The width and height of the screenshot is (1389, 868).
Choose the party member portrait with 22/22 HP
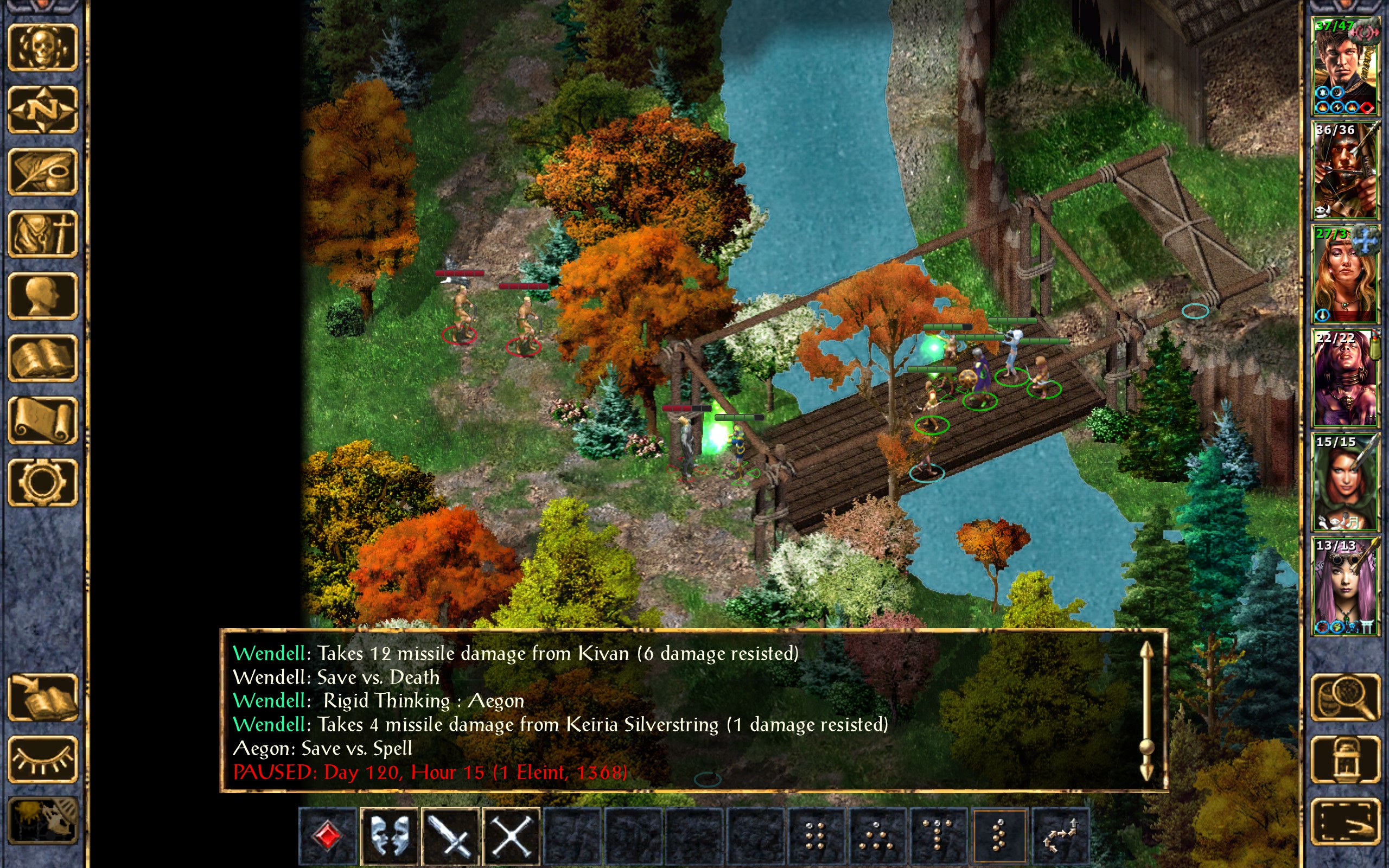pyautogui.click(x=1345, y=378)
